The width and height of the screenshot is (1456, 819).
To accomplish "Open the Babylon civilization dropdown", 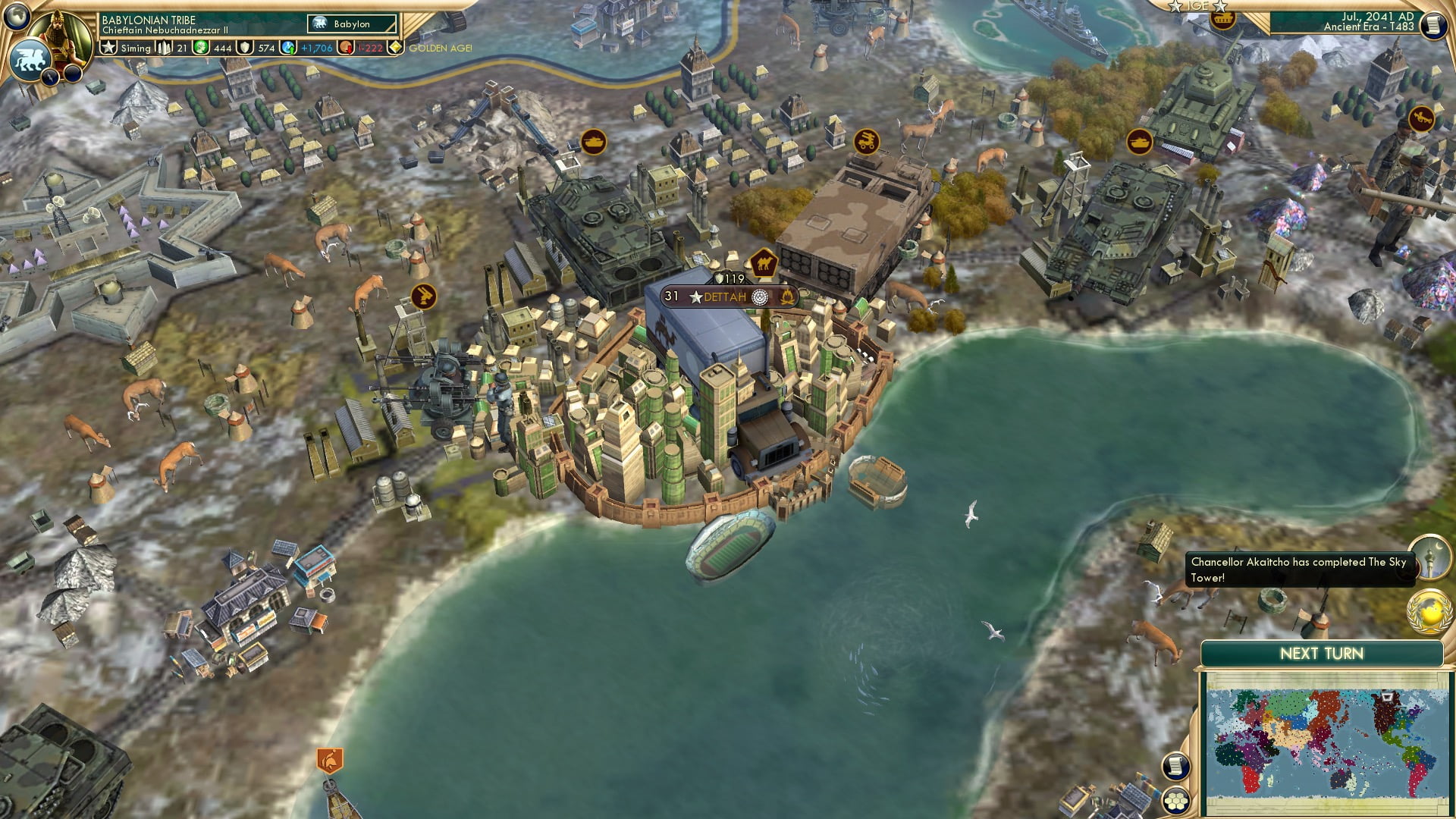I will click(351, 24).
